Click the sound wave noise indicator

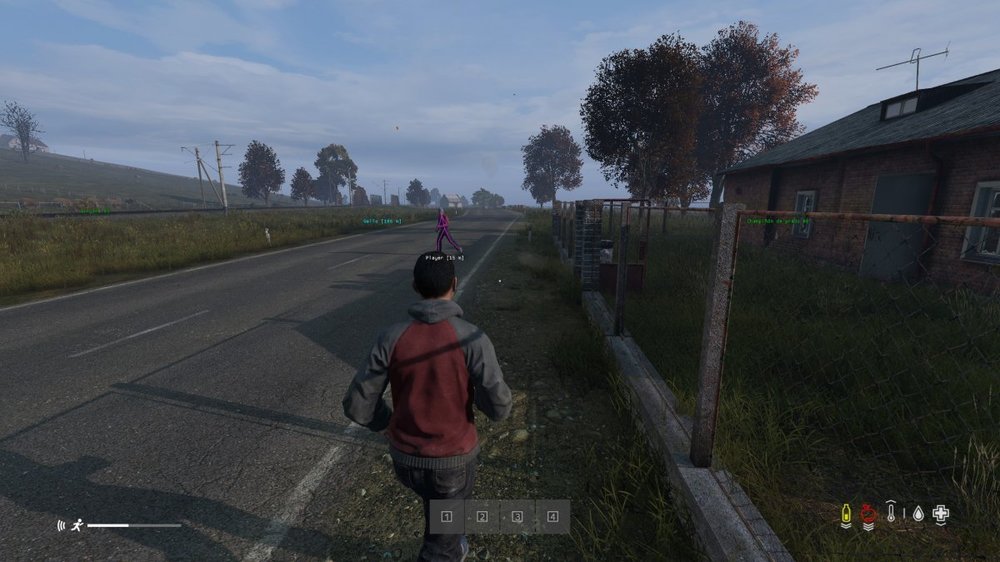tap(62, 524)
